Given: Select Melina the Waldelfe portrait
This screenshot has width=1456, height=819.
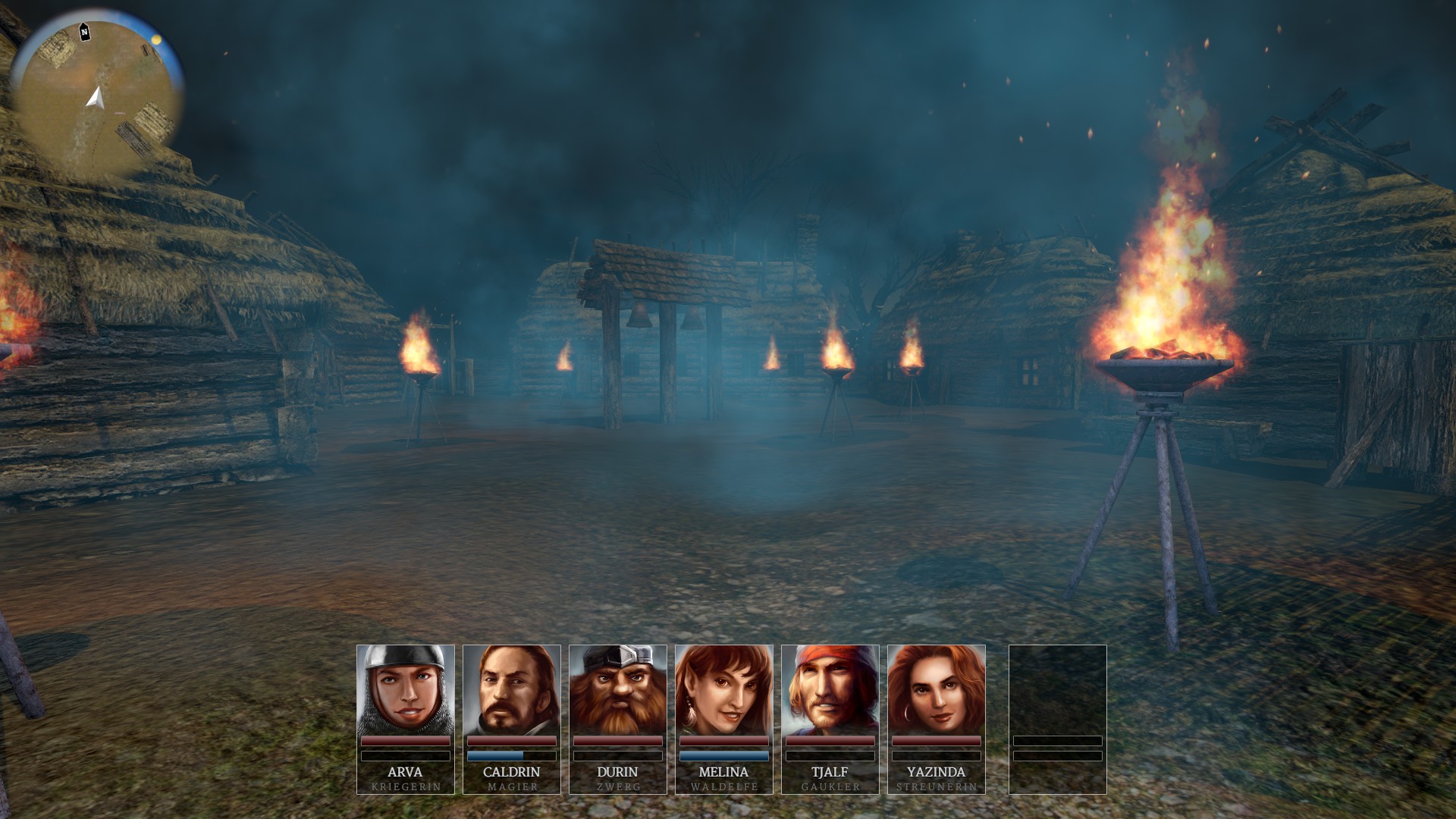Looking at the screenshot, I should [724, 692].
